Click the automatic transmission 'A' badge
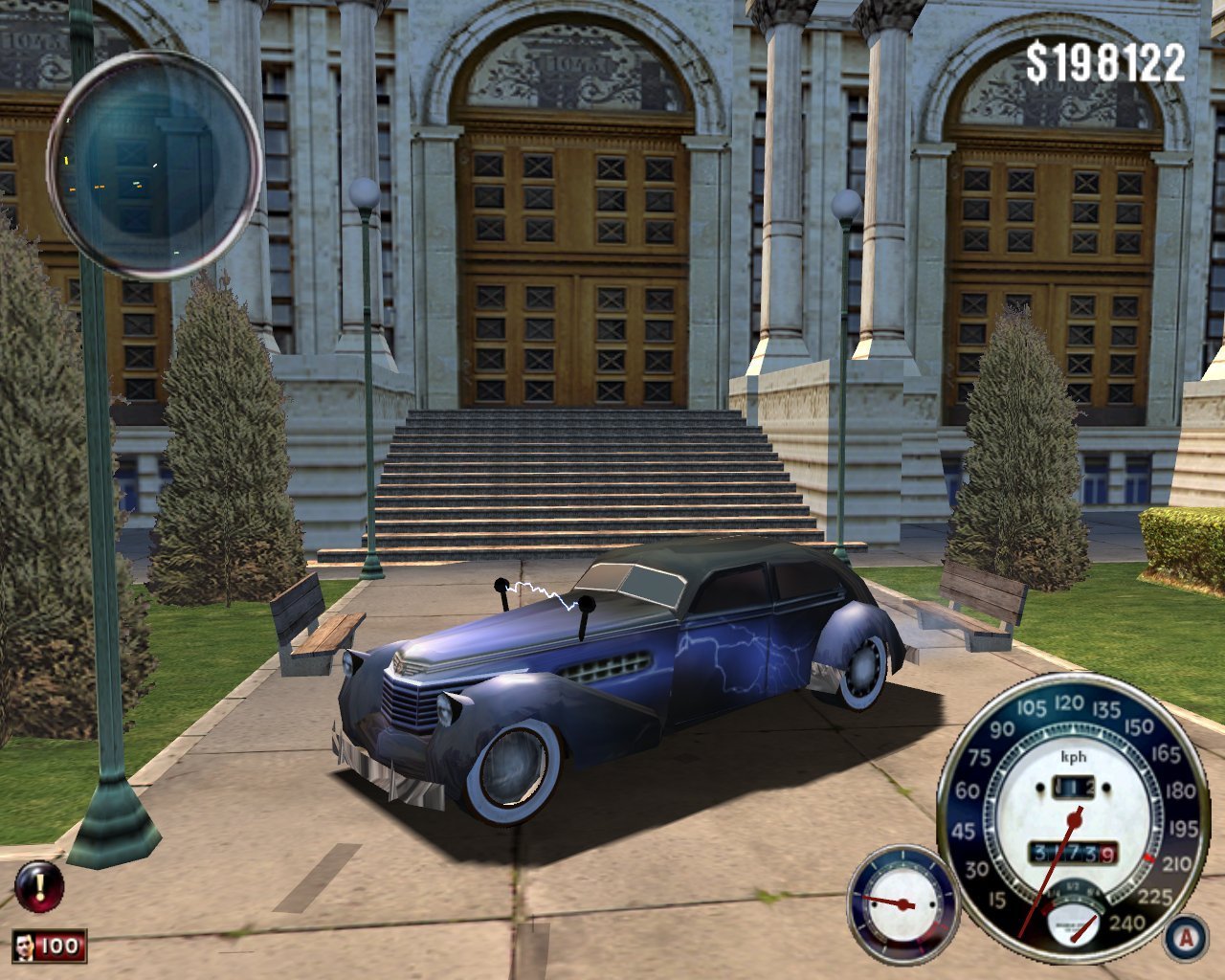Image resolution: width=1225 pixels, height=980 pixels. coord(1186,938)
